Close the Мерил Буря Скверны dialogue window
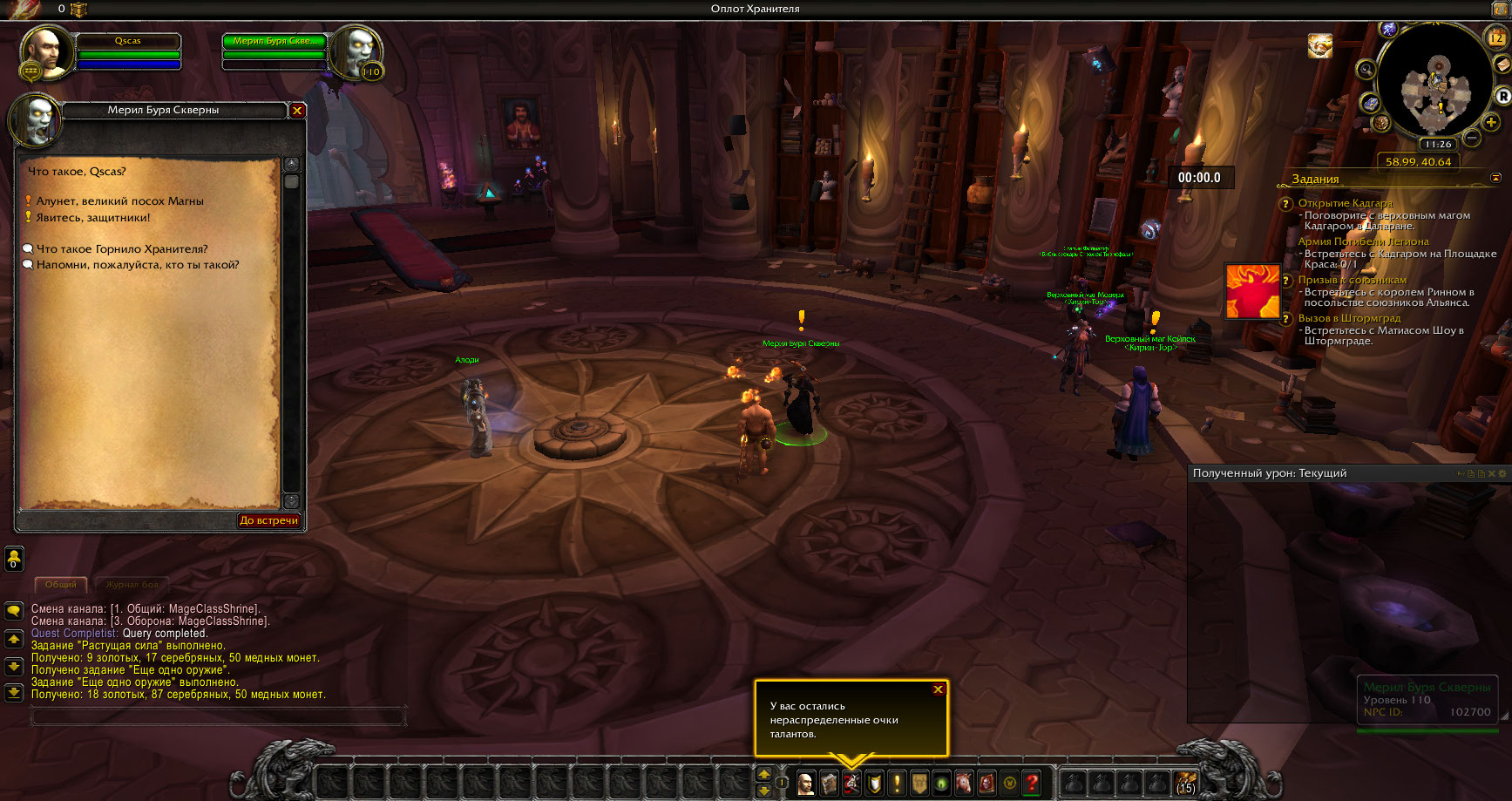 point(297,111)
